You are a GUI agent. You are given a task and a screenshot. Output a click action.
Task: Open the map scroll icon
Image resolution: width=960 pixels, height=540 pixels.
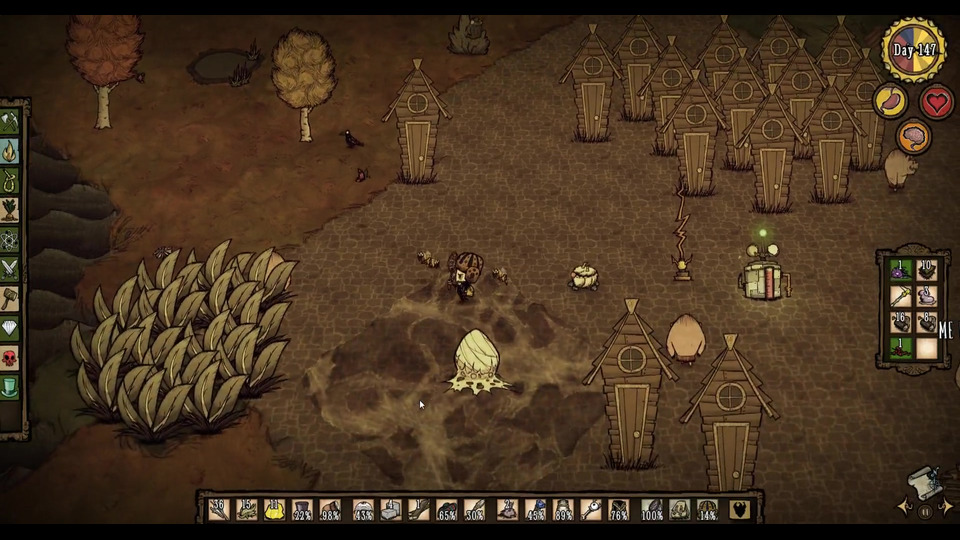[927, 484]
